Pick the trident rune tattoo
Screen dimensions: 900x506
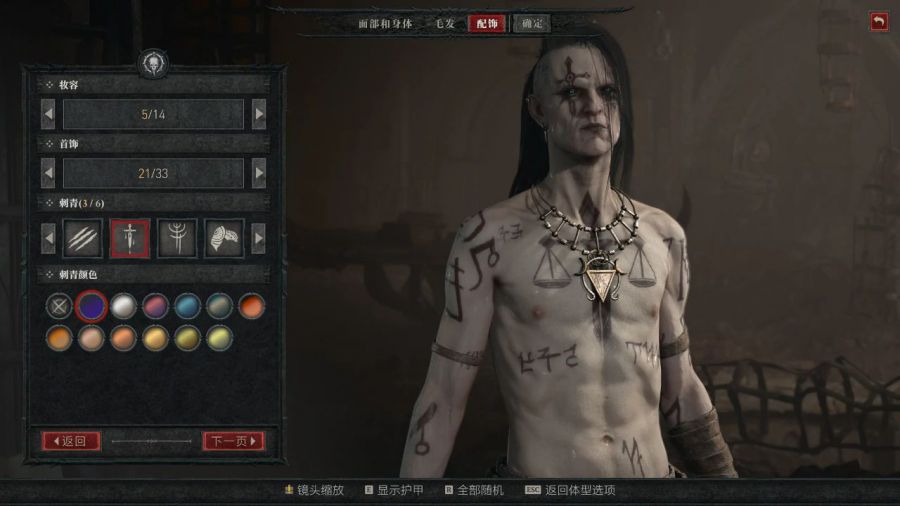click(x=177, y=238)
